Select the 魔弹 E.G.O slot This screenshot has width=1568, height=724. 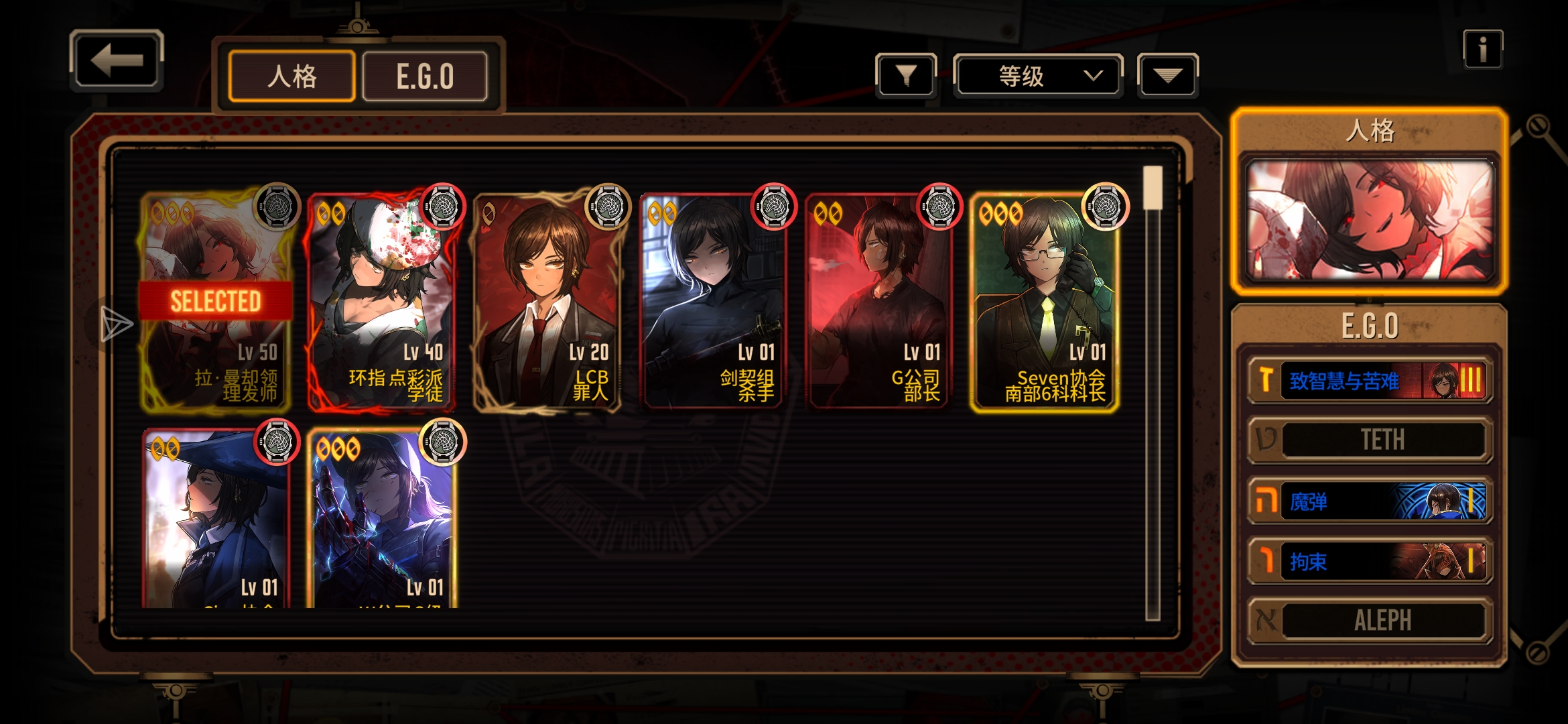pos(1370,501)
